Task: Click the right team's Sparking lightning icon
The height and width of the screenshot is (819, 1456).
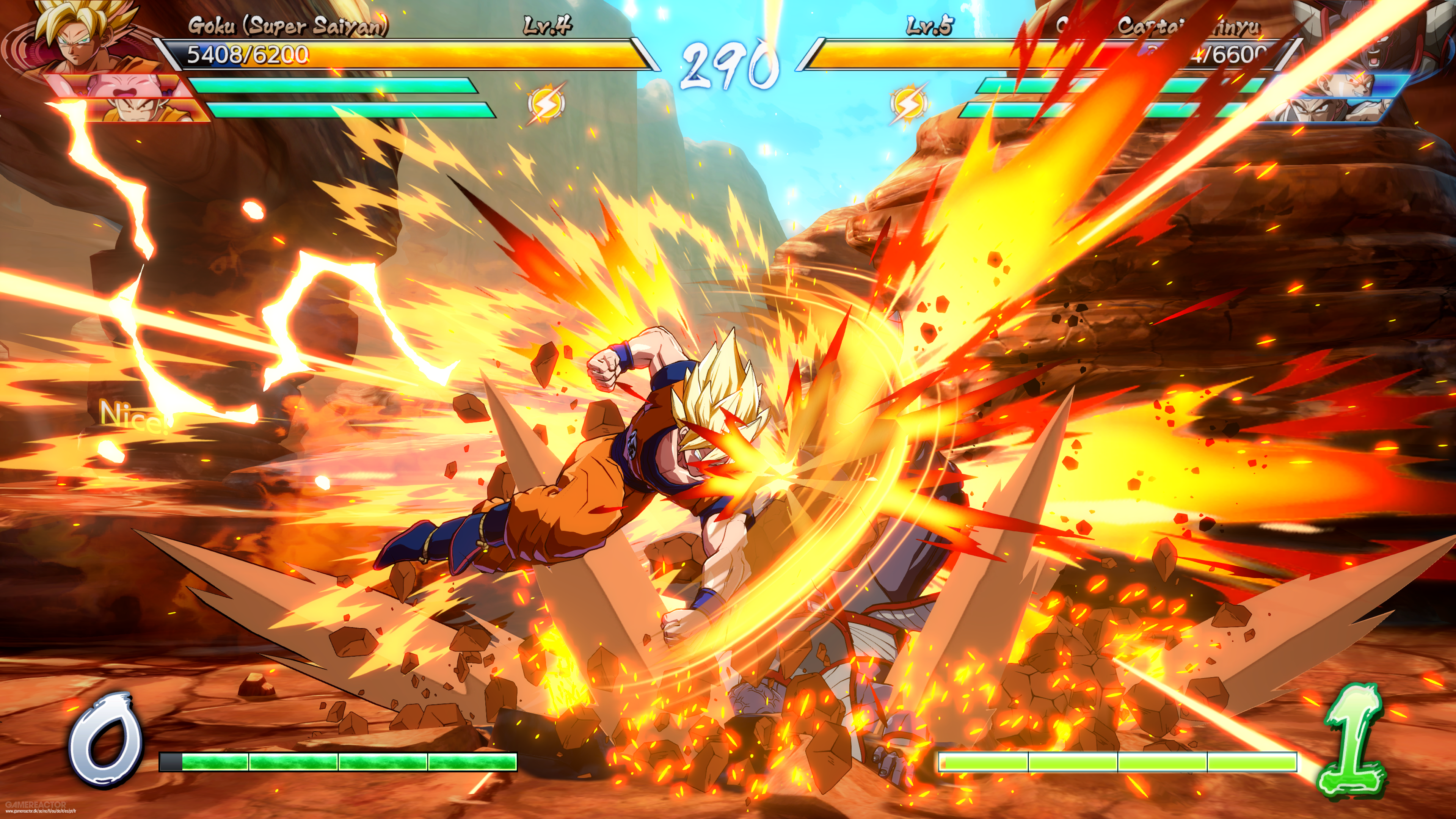Action: (x=908, y=104)
